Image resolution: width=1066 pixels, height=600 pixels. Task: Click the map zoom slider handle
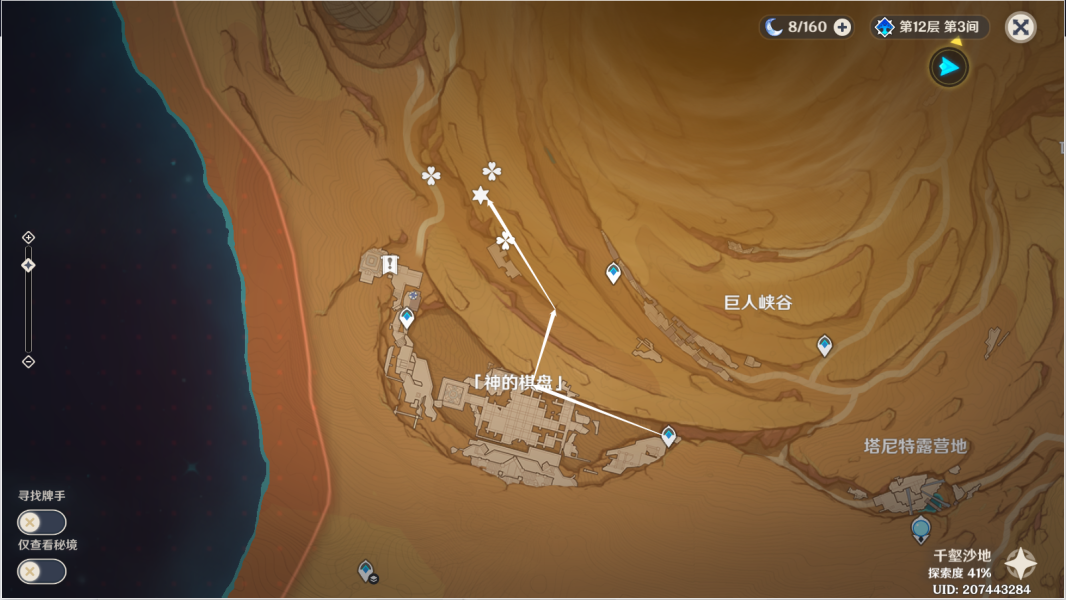[28, 265]
